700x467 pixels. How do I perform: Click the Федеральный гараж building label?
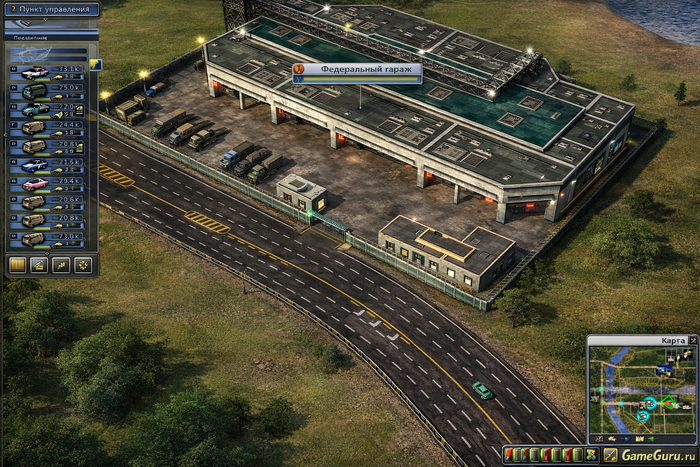point(357,70)
